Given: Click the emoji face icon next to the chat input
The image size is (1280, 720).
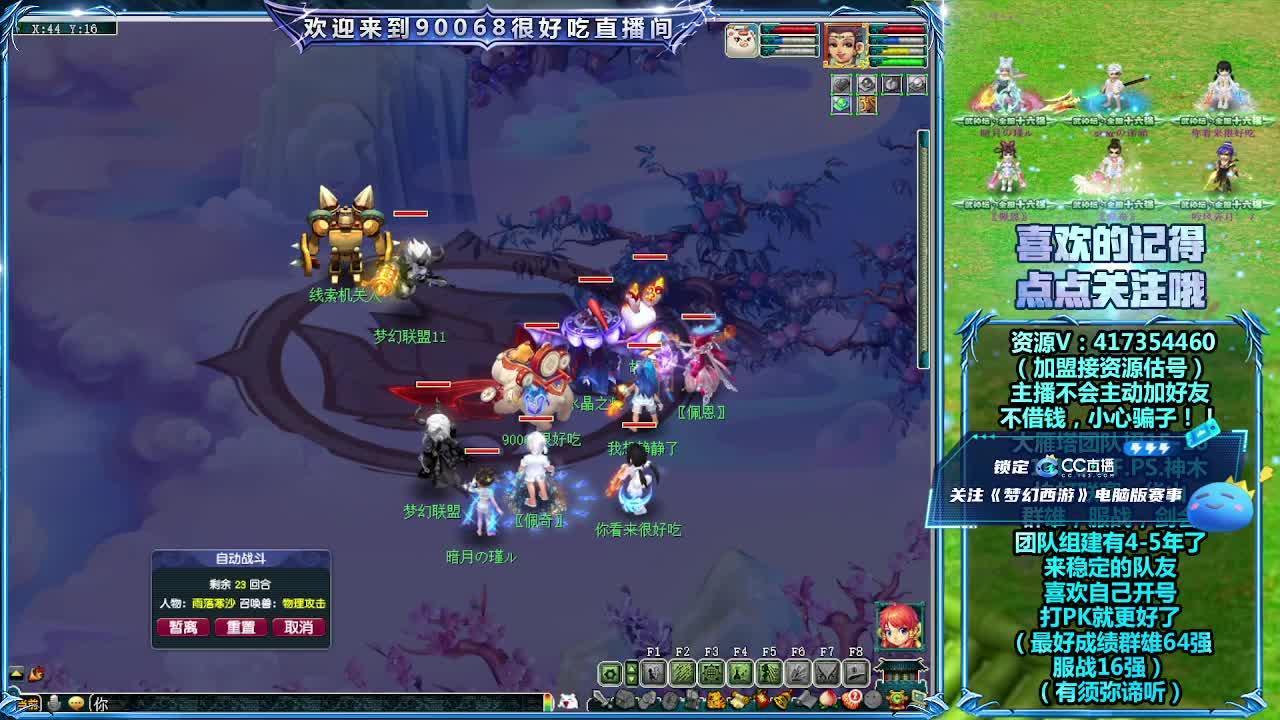Looking at the screenshot, I should (x=77, y=703).
